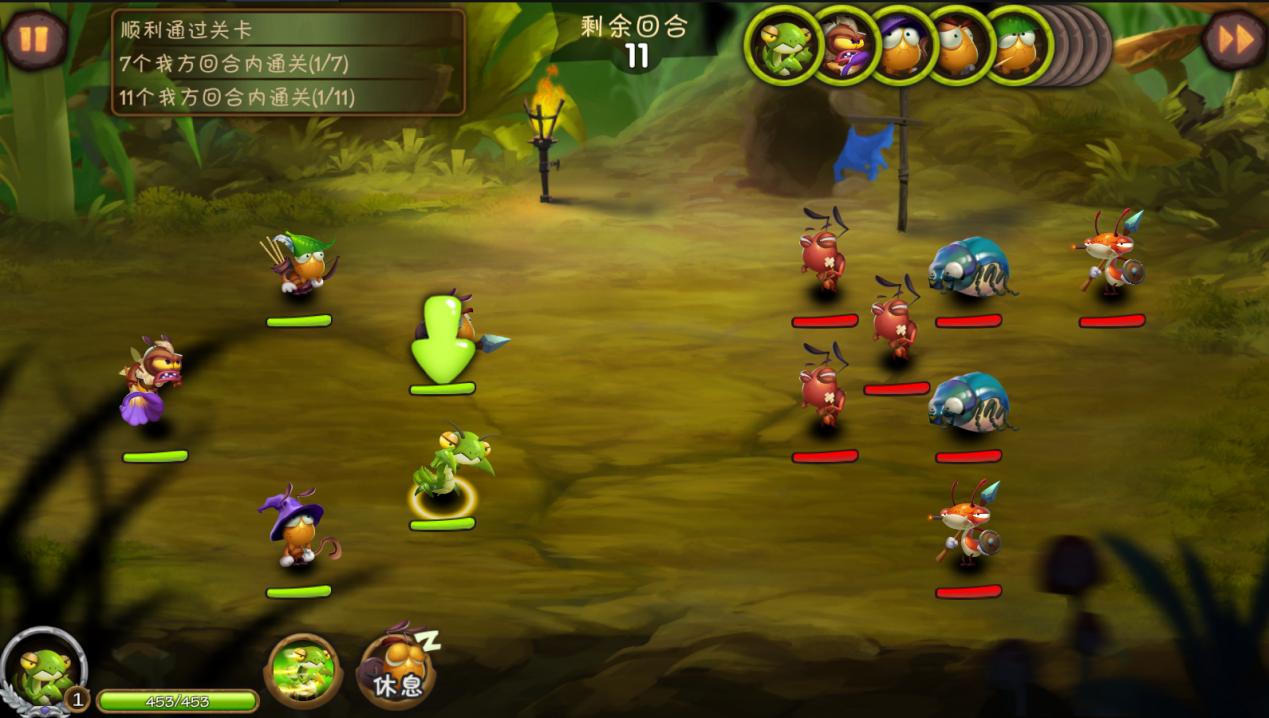1269x718 pixels.
Task: Toggle fast-forward battle speed
Action: [x=1233, y=40]
